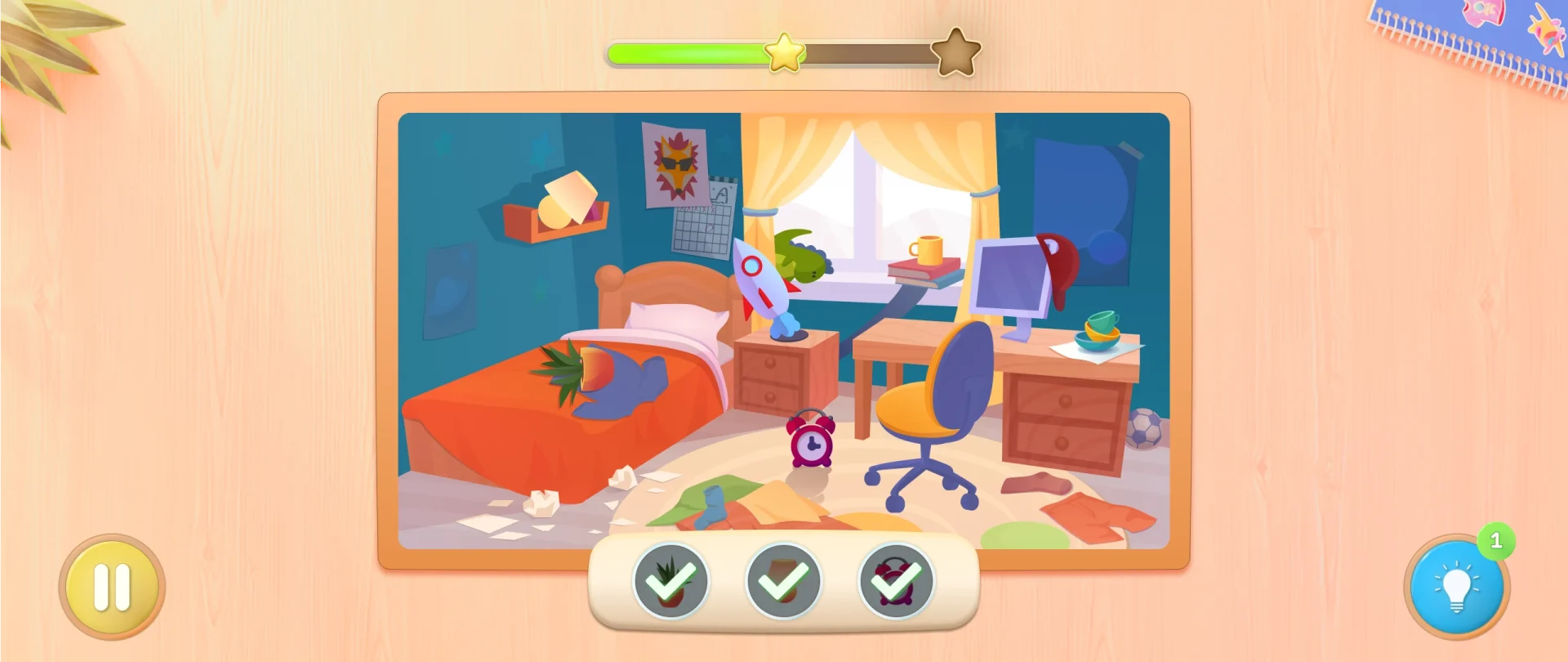Select the potted plant target slot

(670, 581)
